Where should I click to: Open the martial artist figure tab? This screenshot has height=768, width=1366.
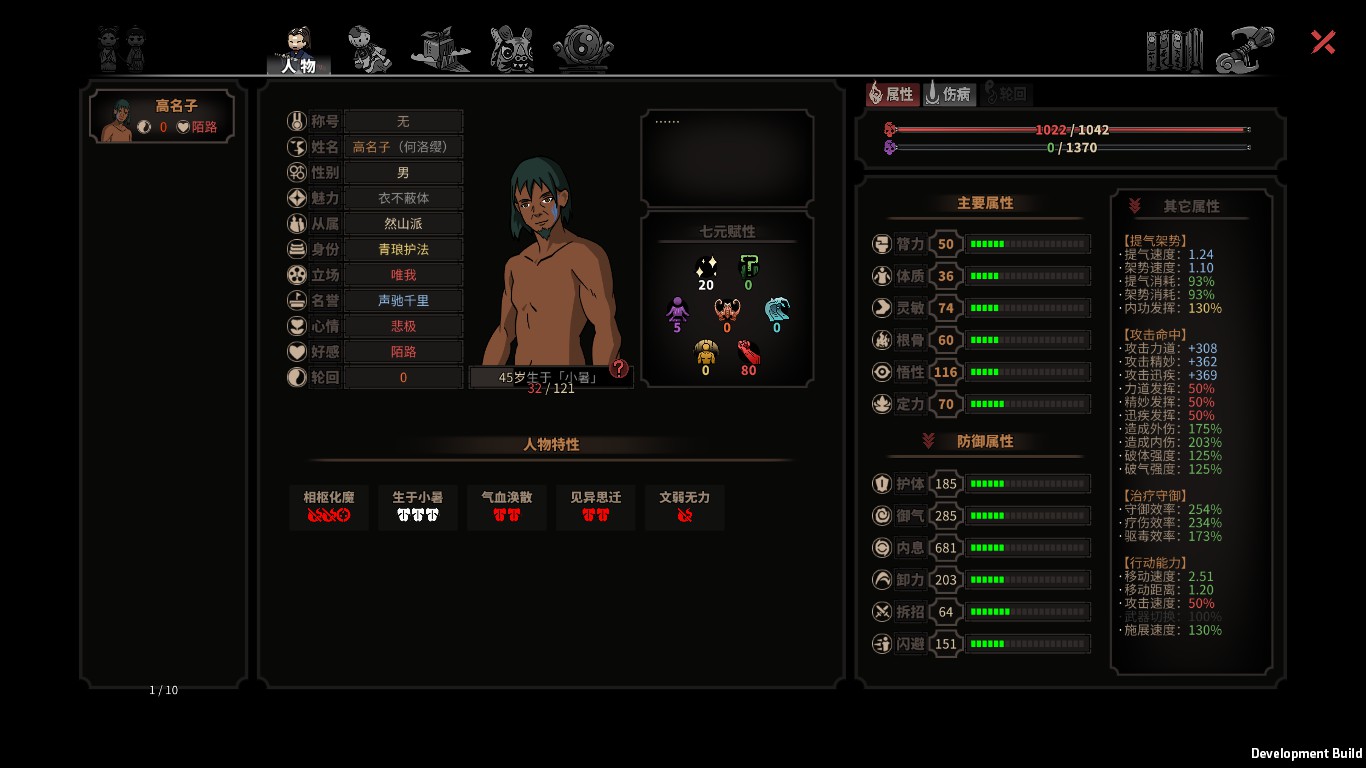pyautogui.click(x=369, y=48)
